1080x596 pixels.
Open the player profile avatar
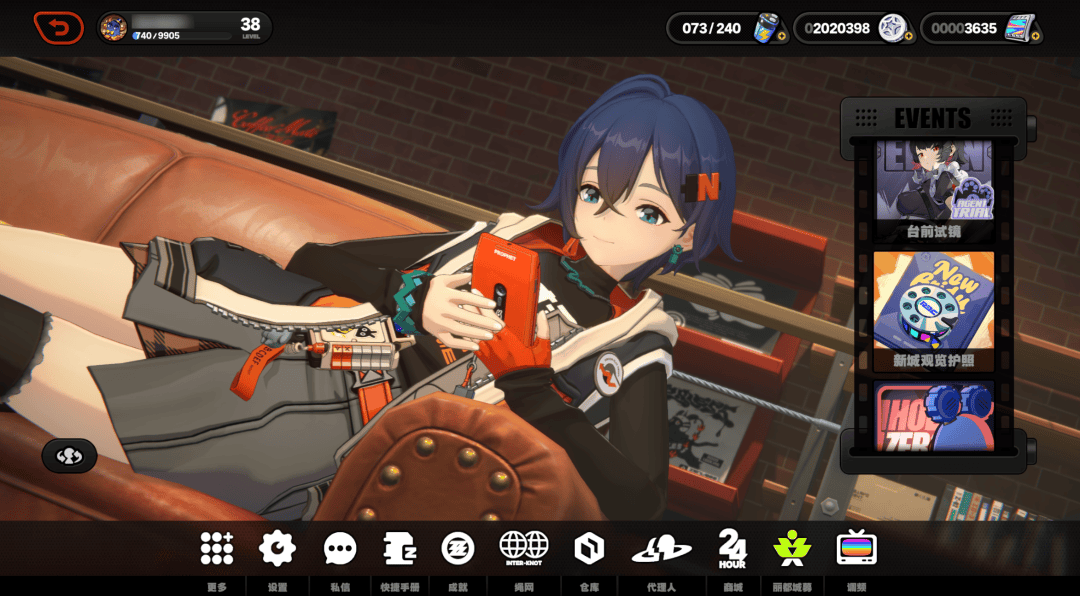point(114,28)
